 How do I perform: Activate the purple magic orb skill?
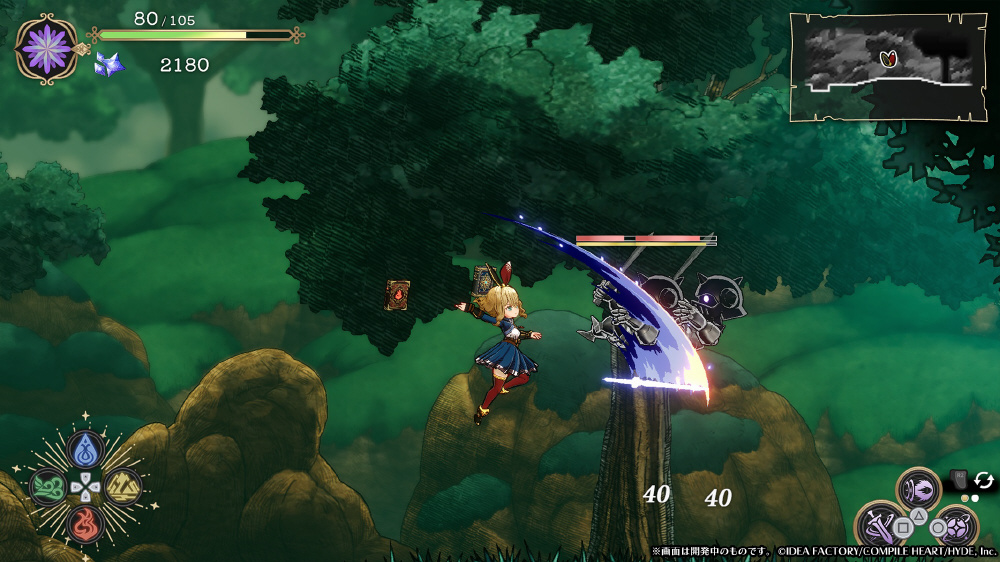tap(956, 526)
